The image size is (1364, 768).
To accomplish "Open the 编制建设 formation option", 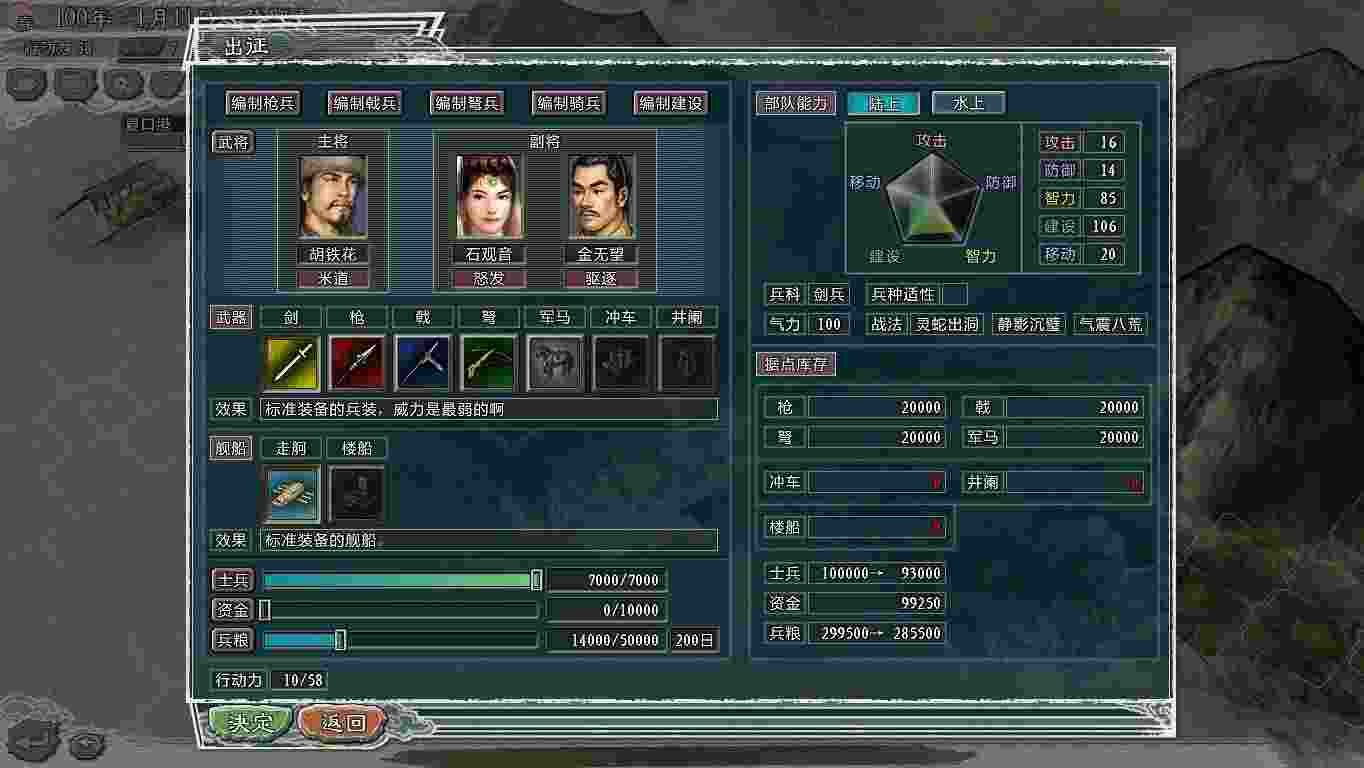I will [670, 103].
